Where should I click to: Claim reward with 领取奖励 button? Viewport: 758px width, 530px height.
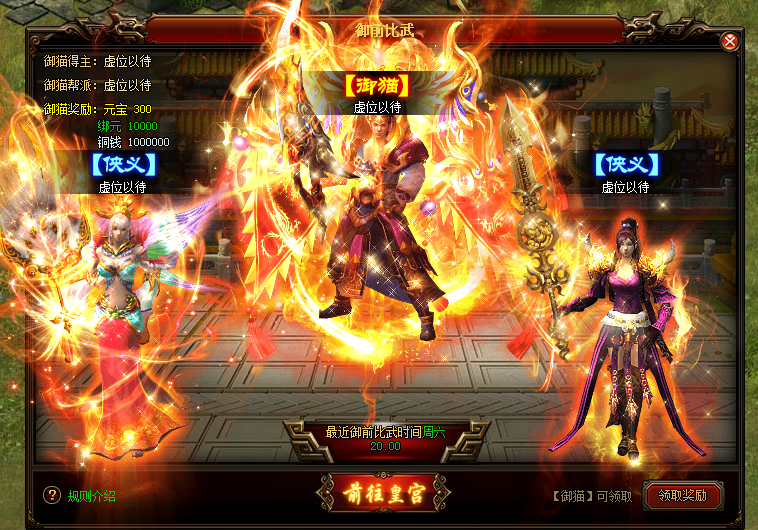tap(683, 495)
